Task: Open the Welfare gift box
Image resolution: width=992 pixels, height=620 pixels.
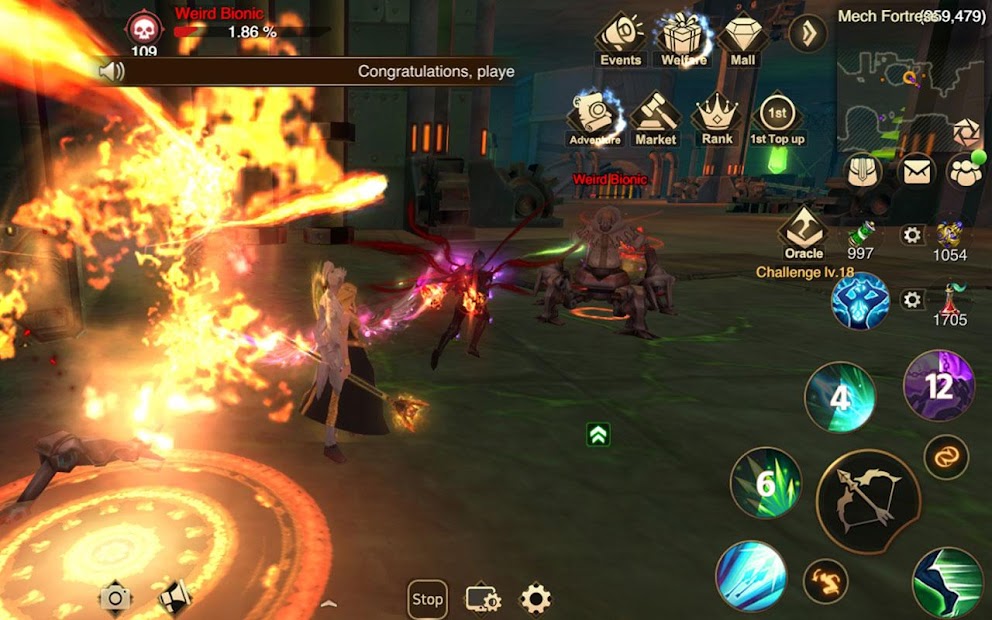Action: click(x=684, y=38)
